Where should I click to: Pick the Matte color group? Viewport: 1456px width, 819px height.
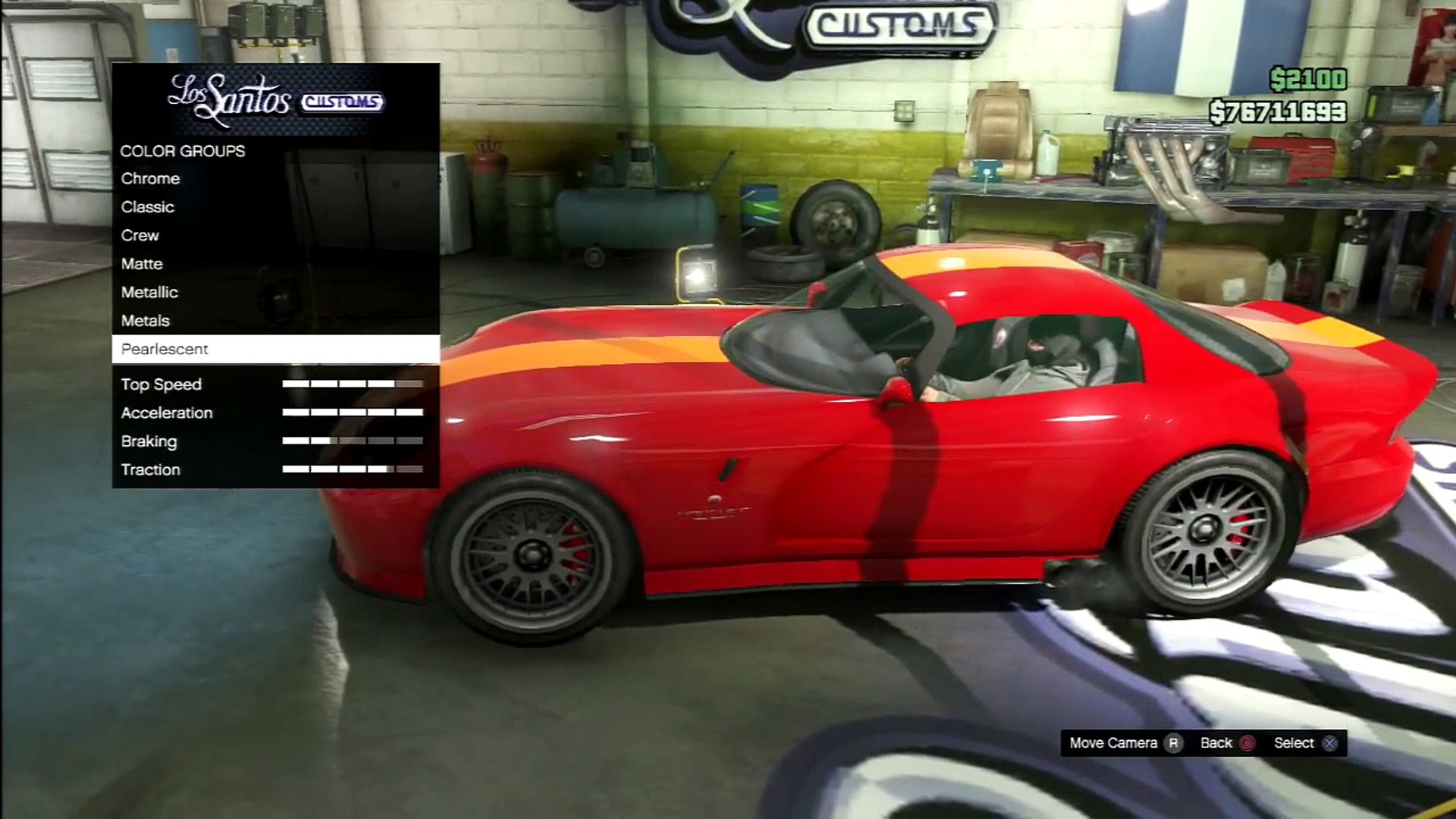coord(142,264)
